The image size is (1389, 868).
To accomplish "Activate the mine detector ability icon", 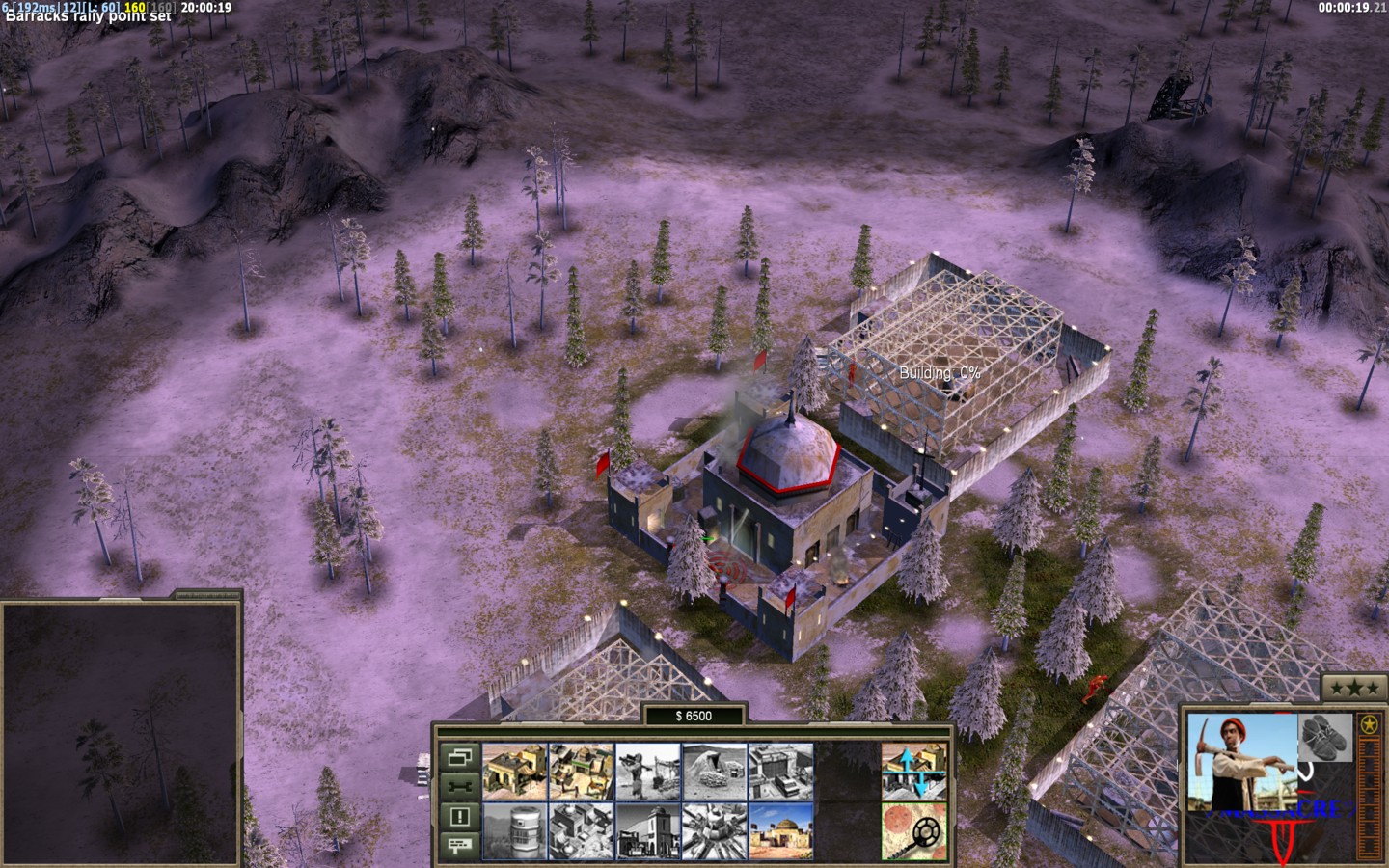I will (x=913, y=831).
